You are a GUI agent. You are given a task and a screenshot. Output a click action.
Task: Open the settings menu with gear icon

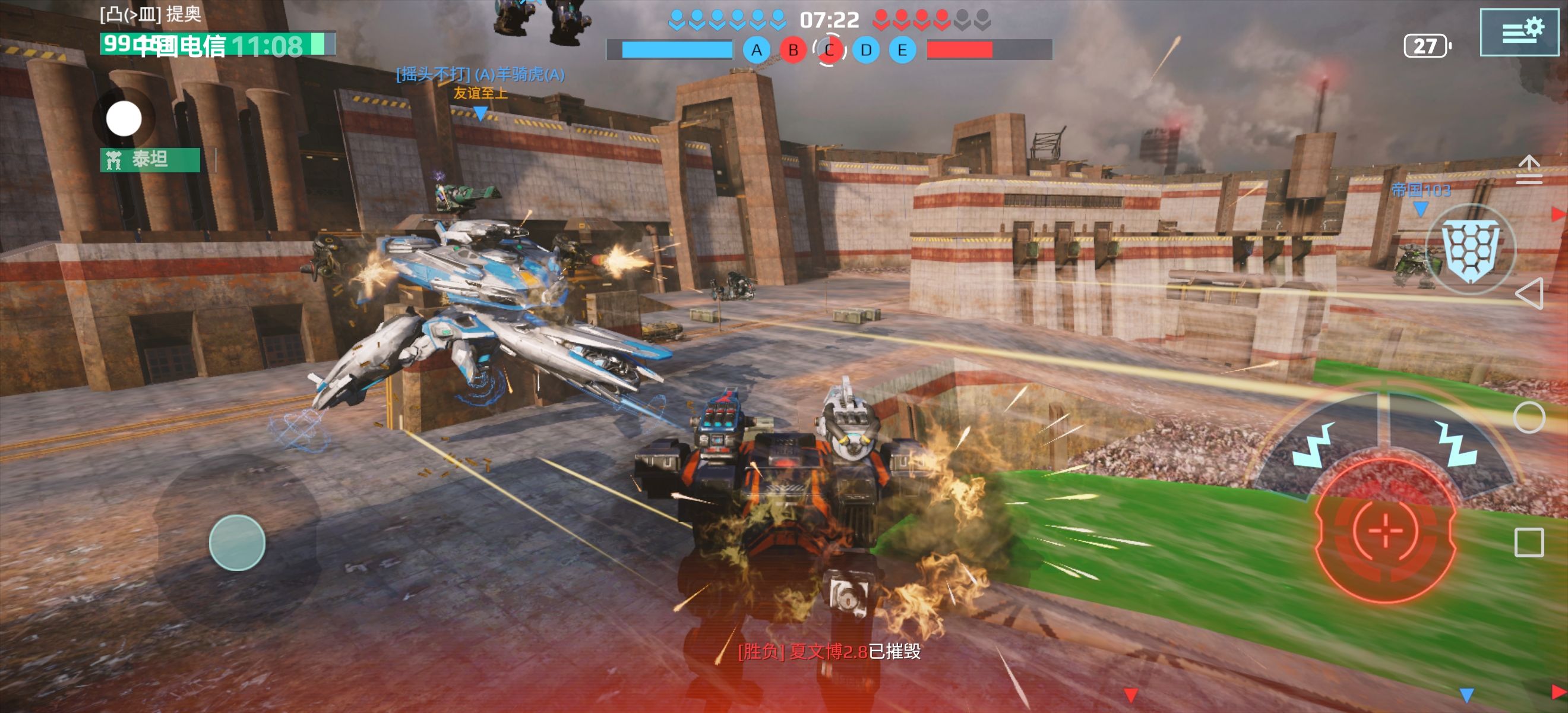[x=1519, y=32]
